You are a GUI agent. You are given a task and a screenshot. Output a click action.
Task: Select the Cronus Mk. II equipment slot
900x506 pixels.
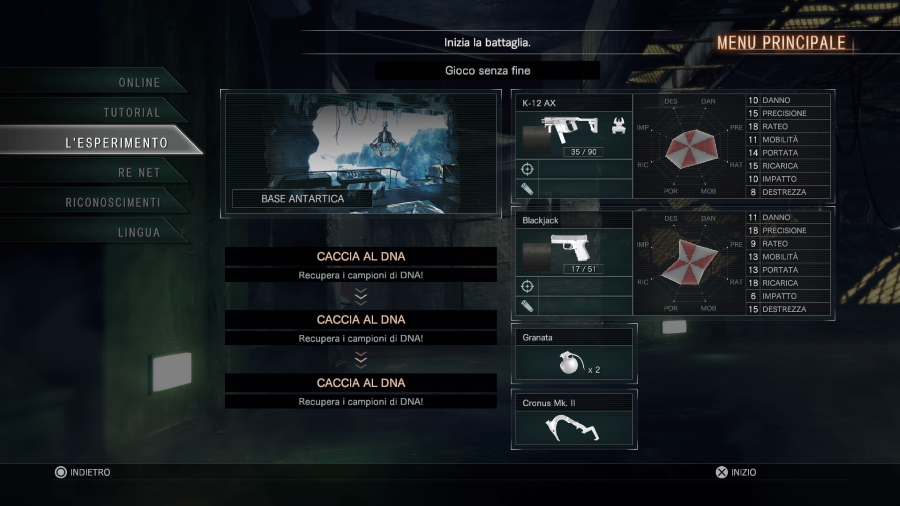(x=574, y=420)
